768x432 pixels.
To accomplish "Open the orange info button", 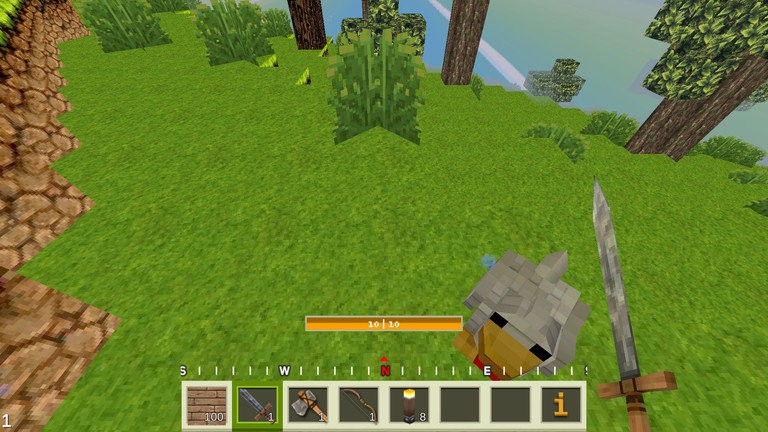I will [561, 405].
